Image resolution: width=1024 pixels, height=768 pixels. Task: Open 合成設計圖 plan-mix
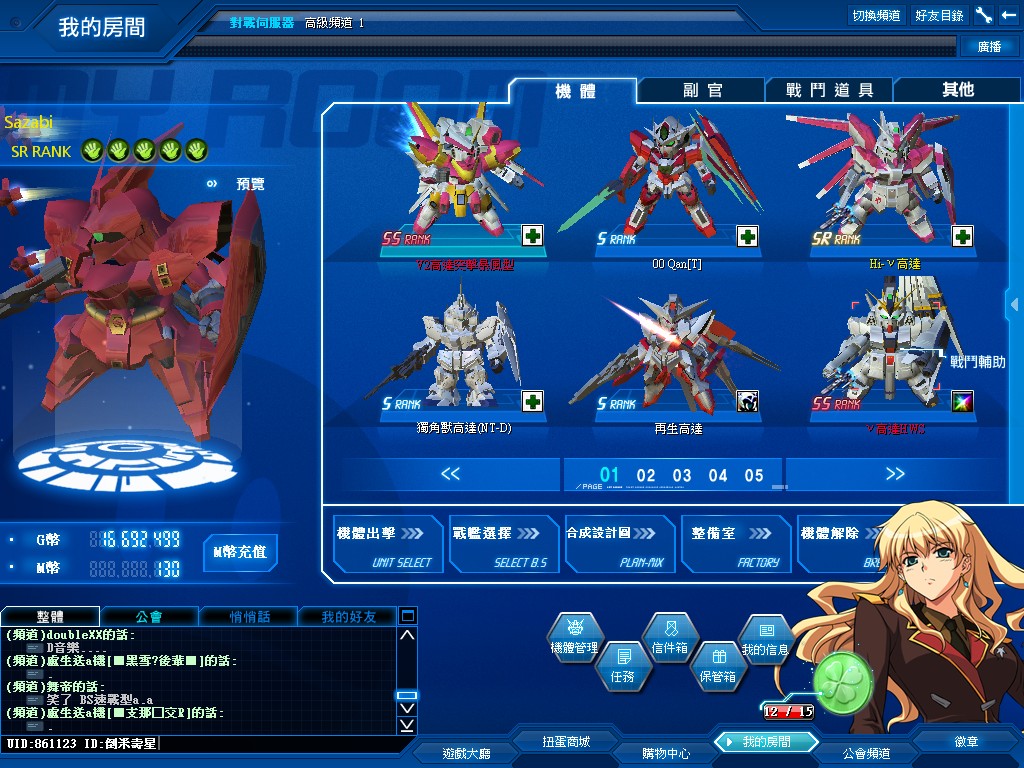click(x=618, y=545)
